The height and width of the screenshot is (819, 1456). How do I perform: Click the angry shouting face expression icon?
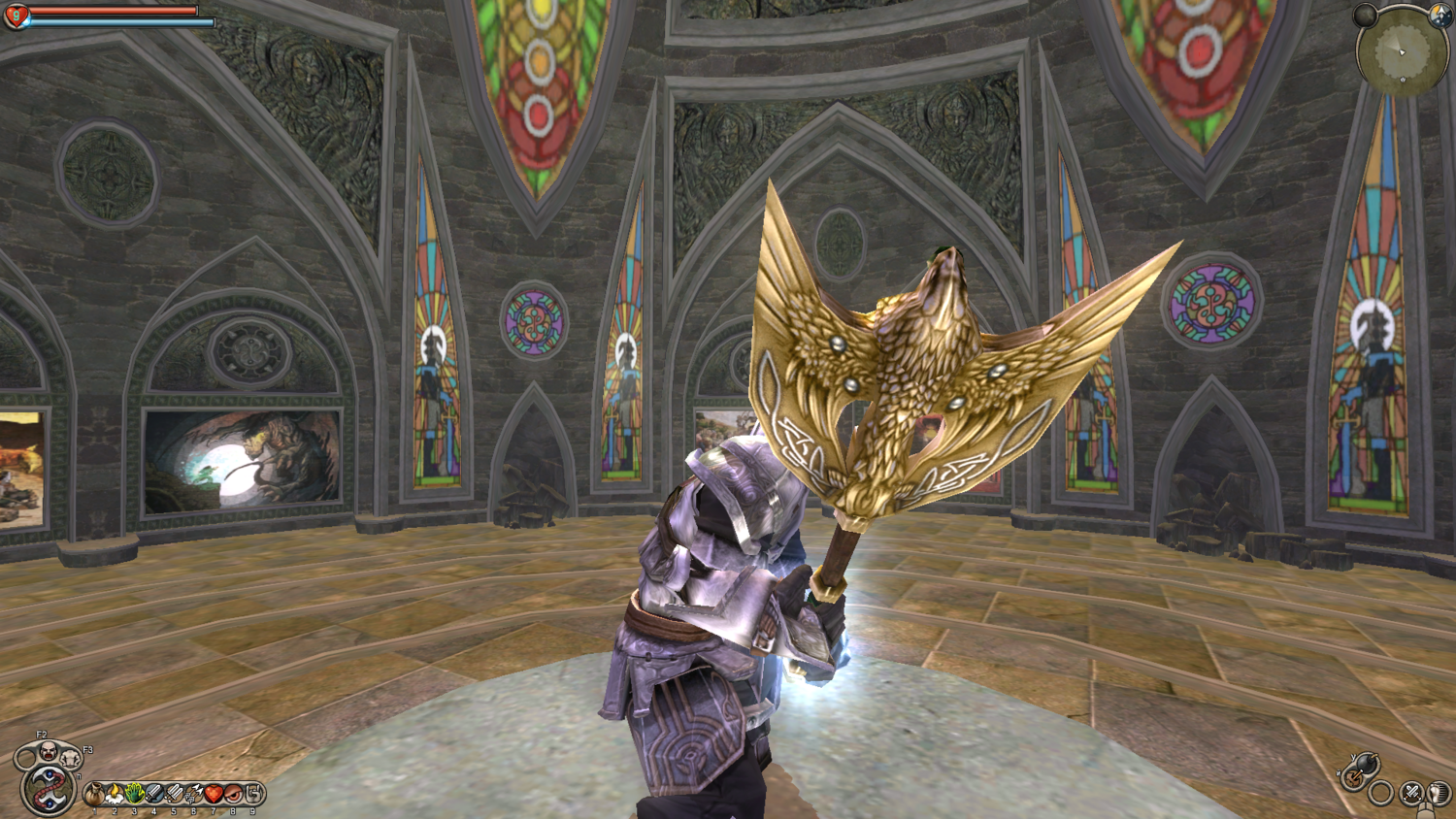(x=48, y=749)
